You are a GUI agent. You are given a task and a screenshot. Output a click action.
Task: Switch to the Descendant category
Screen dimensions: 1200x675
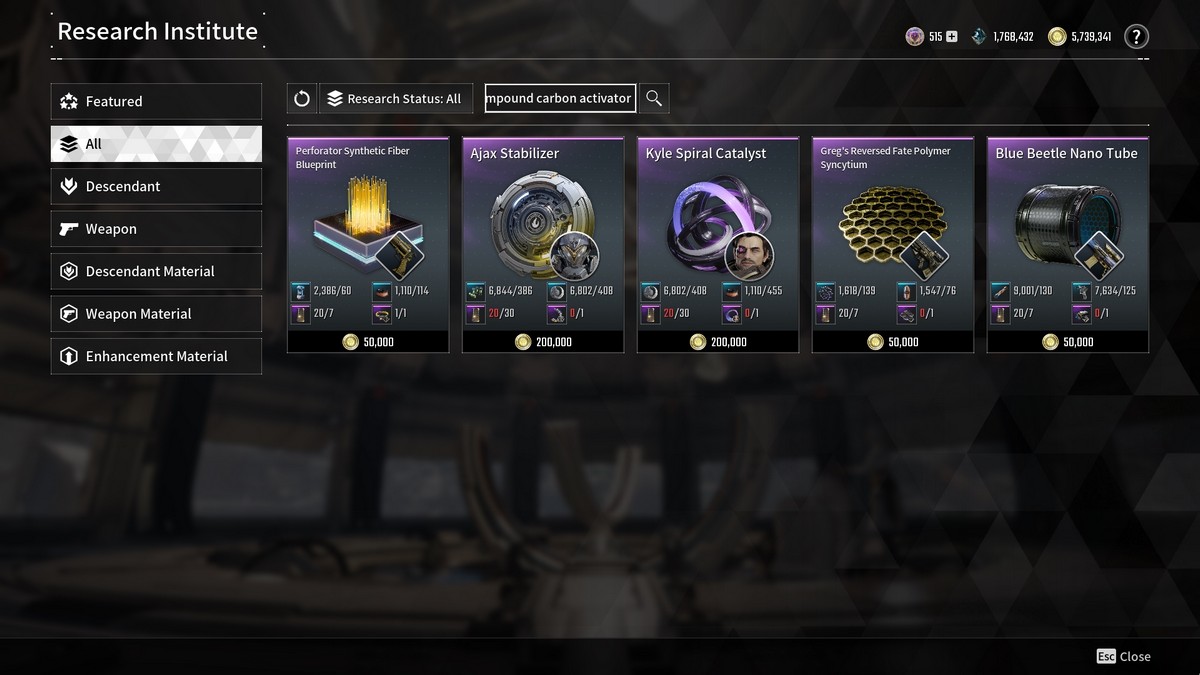pyautogui.click(x=156, y=187)
